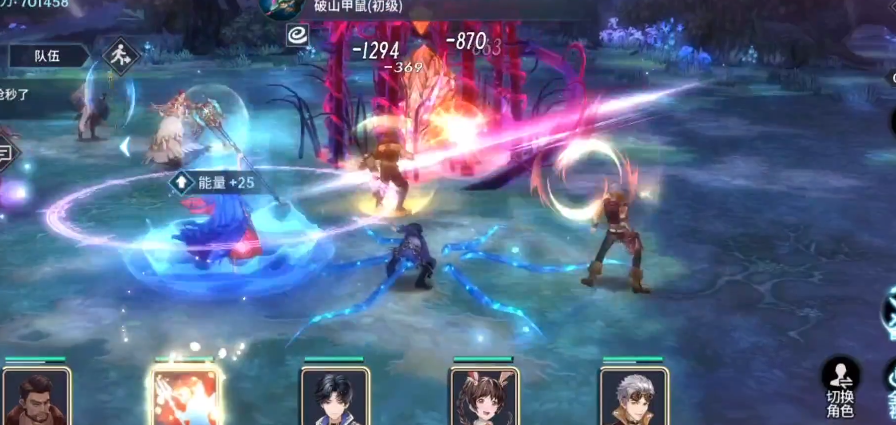This screenshot has width=896, height=425.
Task: Select the girl with antlers portrait
Action: [x=484, y=398]
